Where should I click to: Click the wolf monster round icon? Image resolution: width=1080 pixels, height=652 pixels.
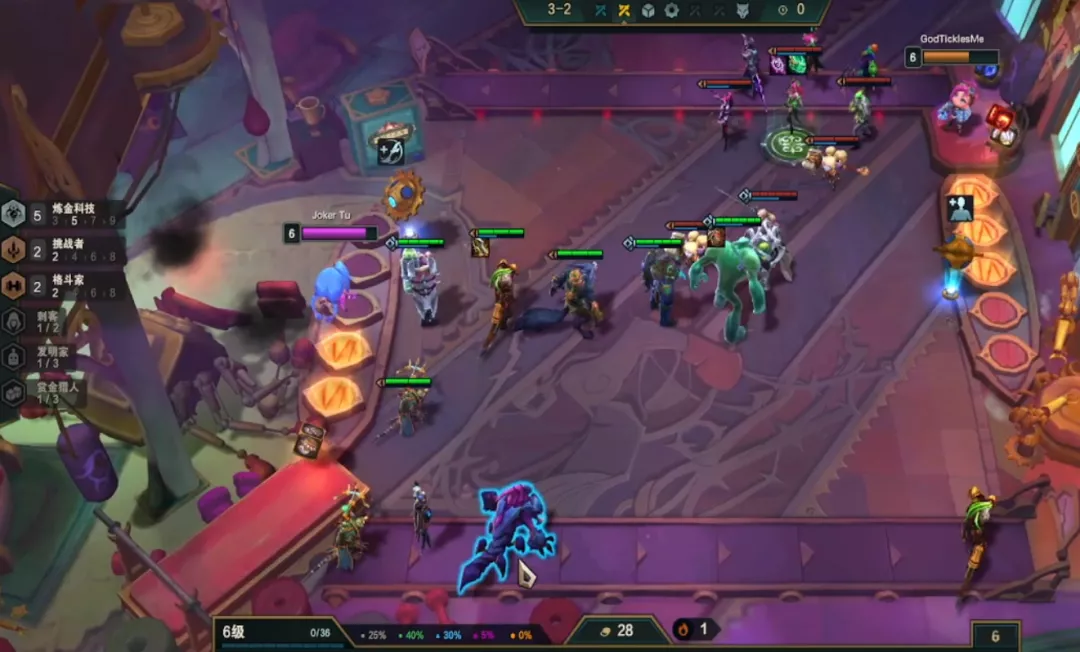coord(741,11)
